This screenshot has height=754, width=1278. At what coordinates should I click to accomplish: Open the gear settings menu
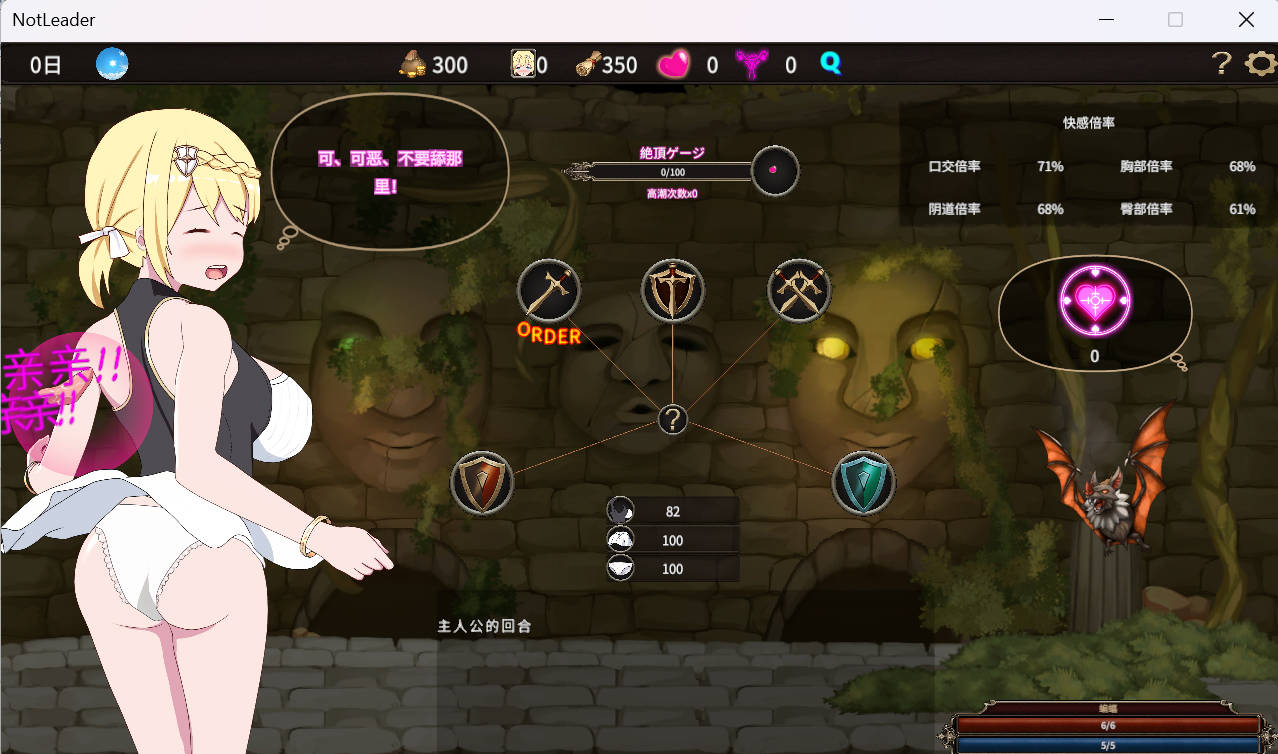(1260, 64)
